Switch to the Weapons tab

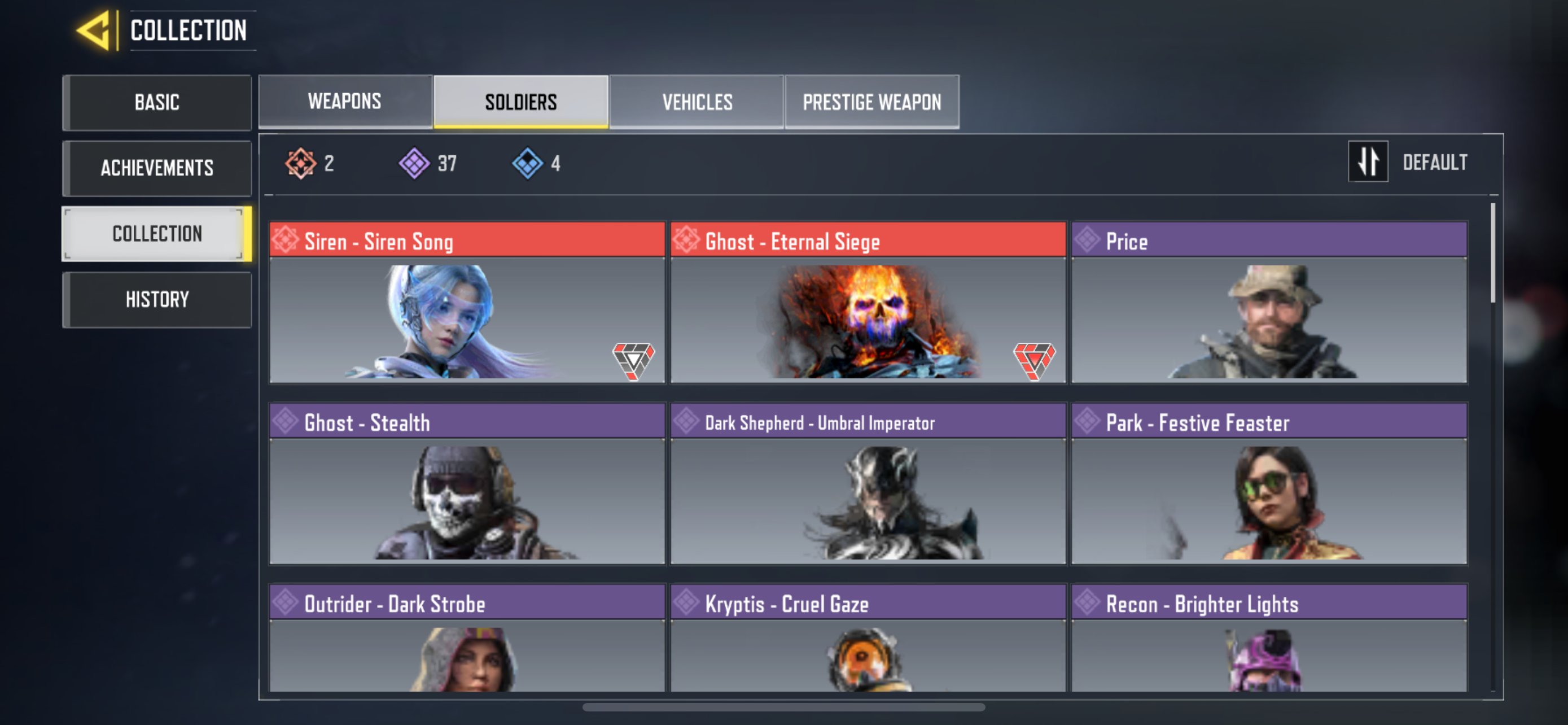tap(345, 101)
